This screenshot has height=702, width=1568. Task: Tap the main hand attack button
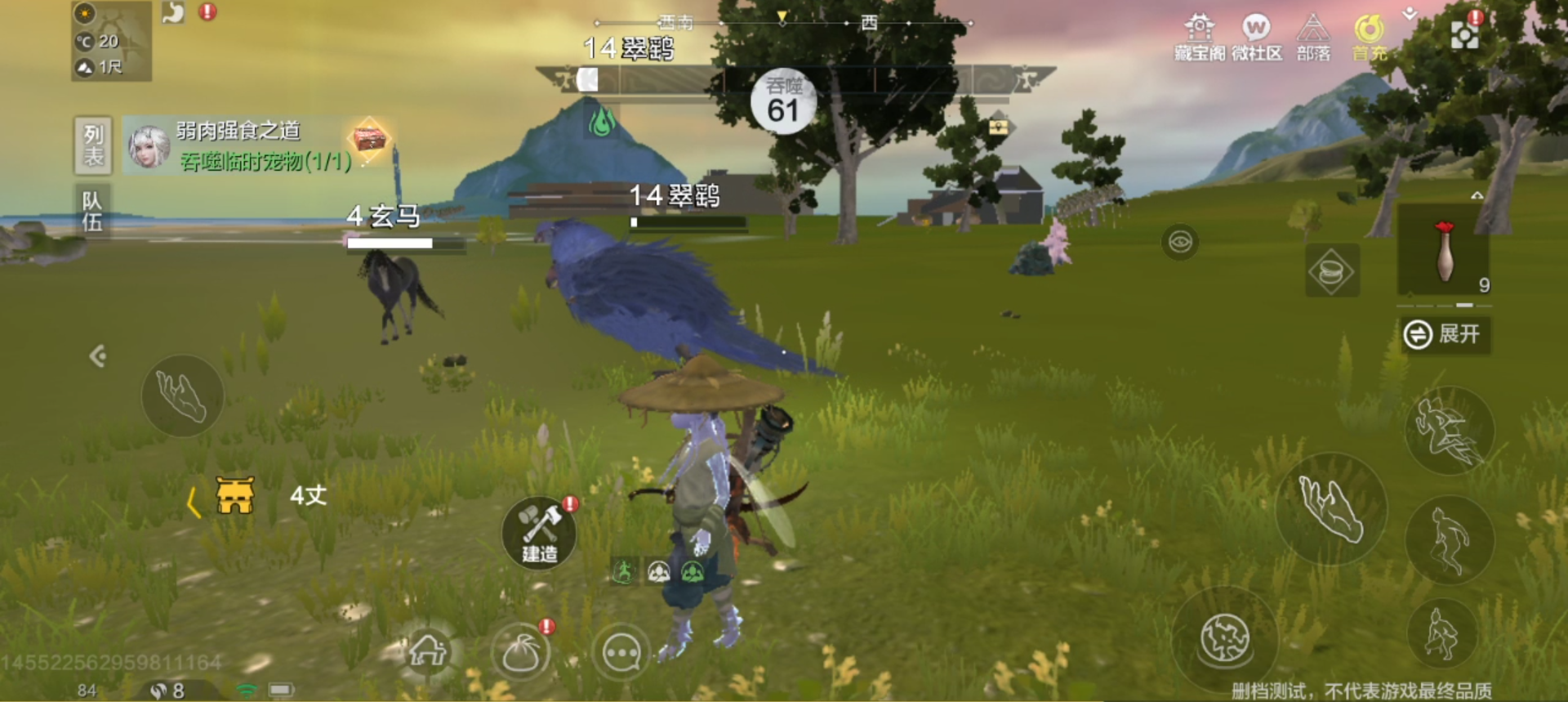click(1330, 507)
